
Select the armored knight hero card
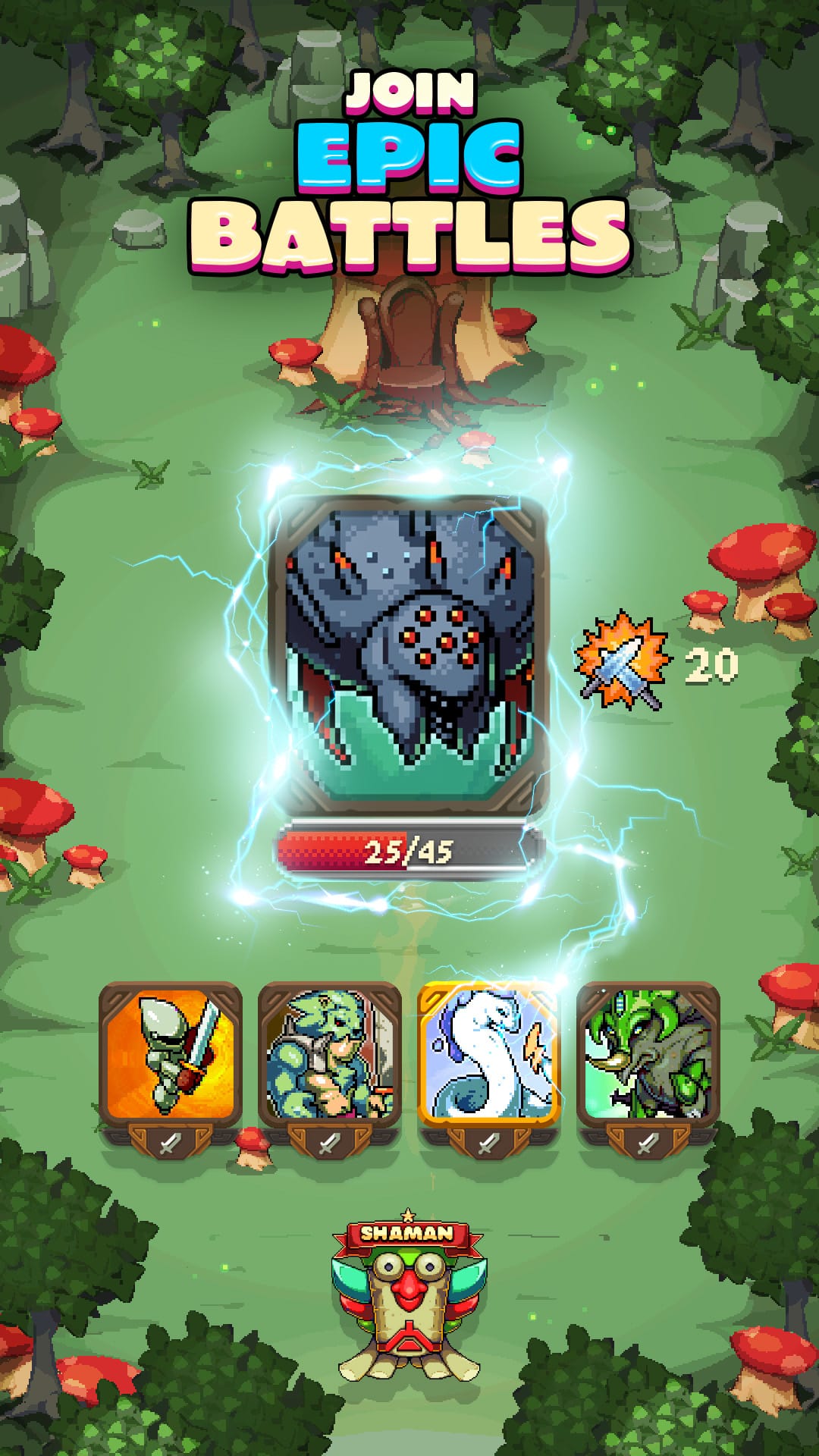[171, 1054]
